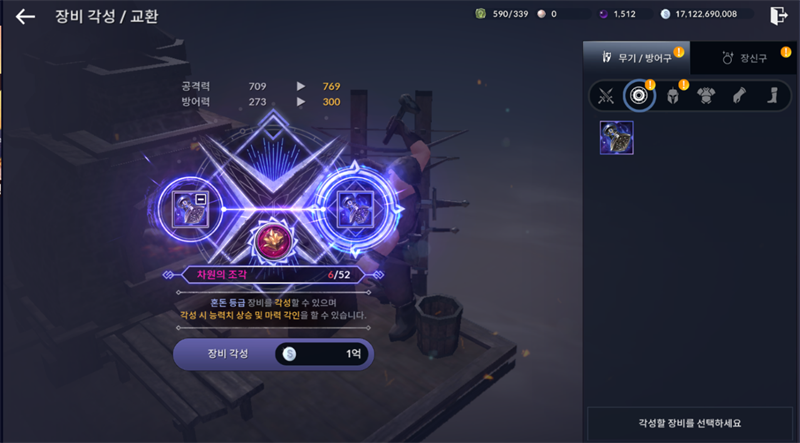This screenshot has height=443, width=800.
Task: Show the helmet equipment category
Action: (x=672, y=96)
